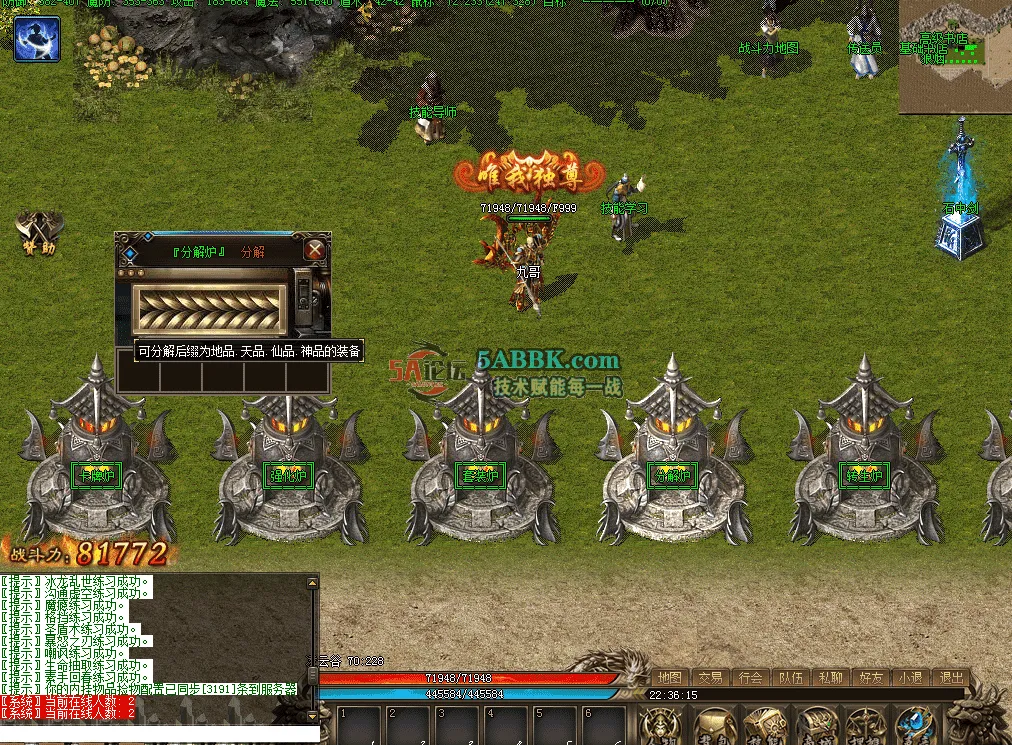Click the 小退 logout button

[x=909, y=677]
